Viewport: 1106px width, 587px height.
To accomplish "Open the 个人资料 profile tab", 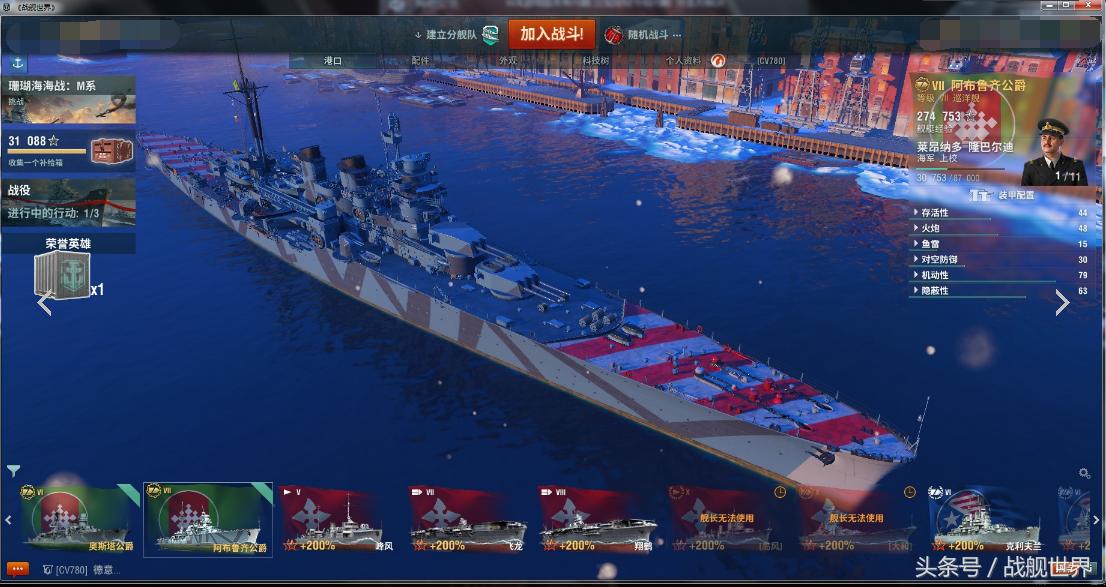I will pos(684,61).
